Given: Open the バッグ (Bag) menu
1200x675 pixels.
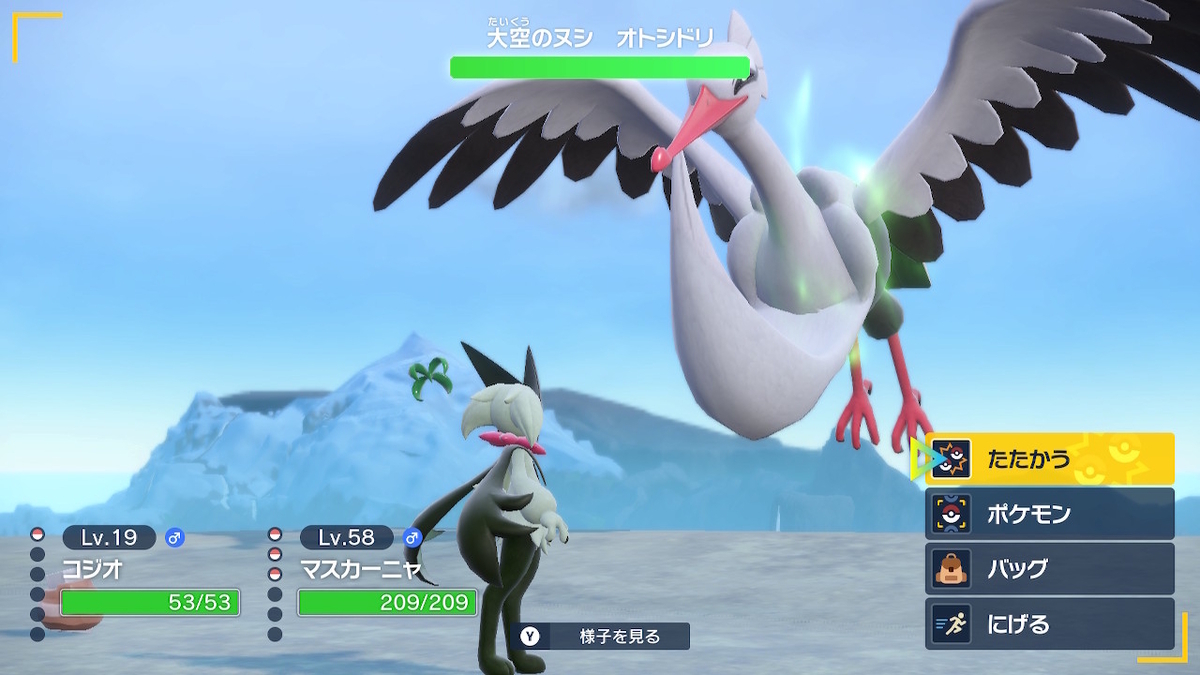Looking at the screenshot, I should pos(1049,569).
